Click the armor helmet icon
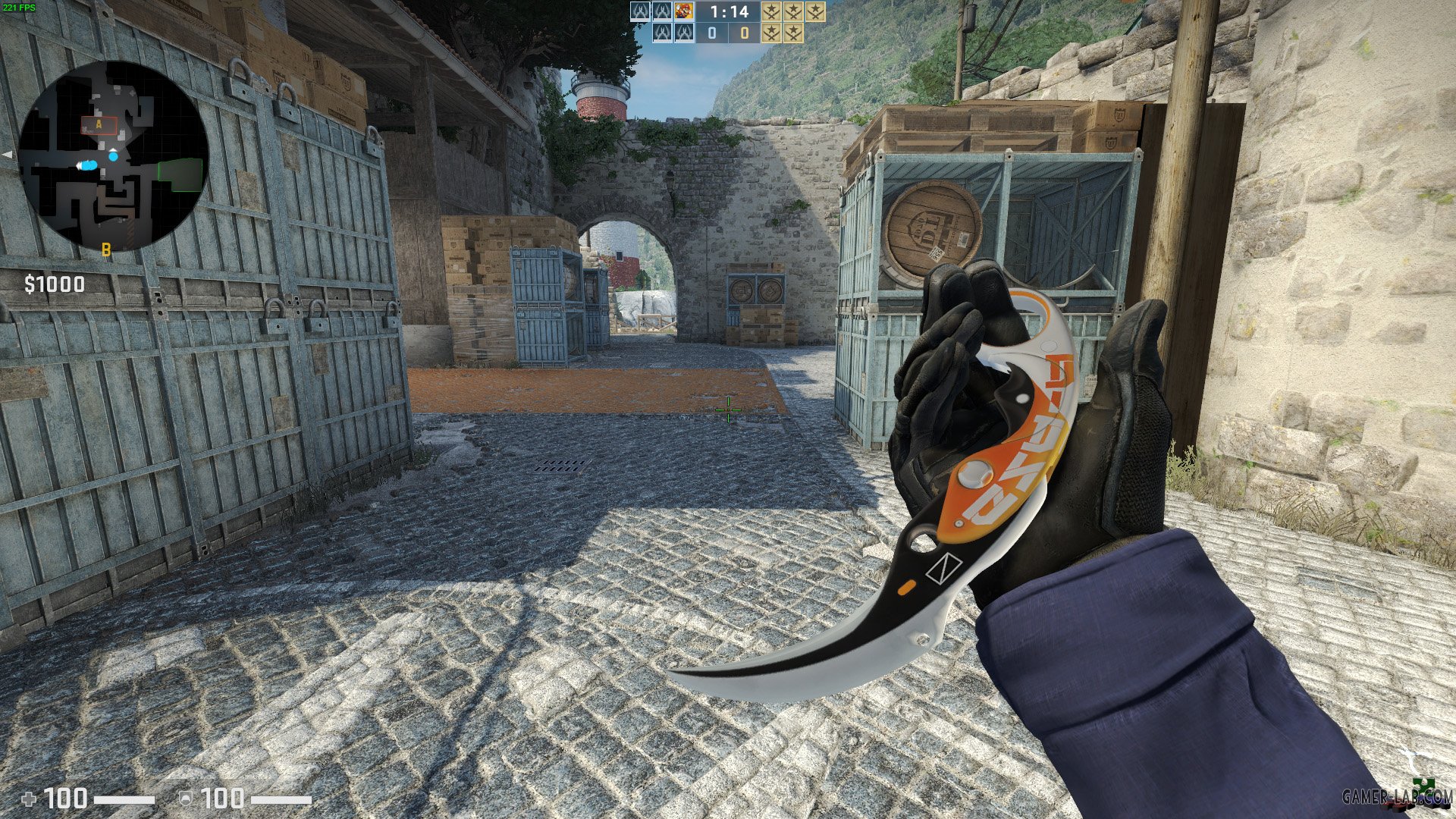 pyautogui.click(x=185, y=798)
